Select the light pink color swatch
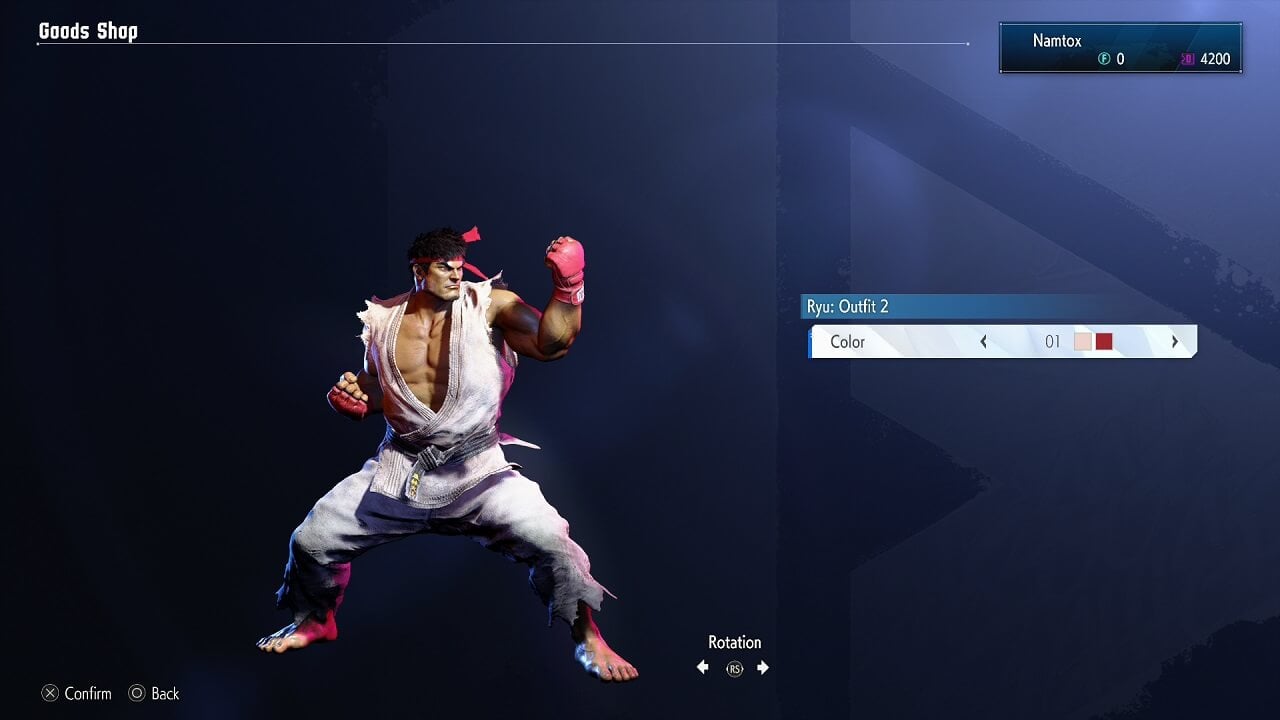Viewport: 1280px width, 720px height. [x=1082, y=341]
